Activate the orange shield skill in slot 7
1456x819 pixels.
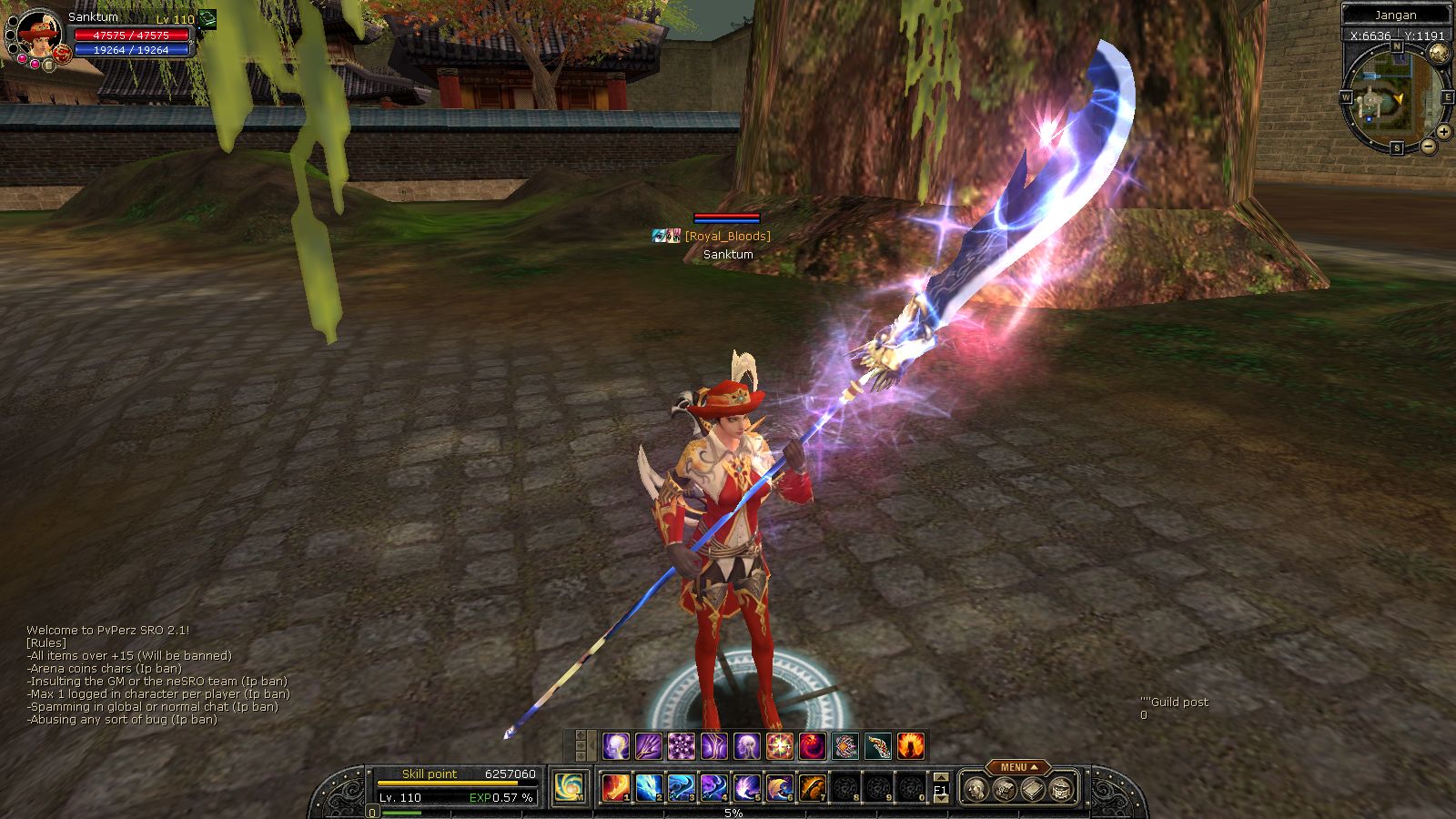(813, 788)
